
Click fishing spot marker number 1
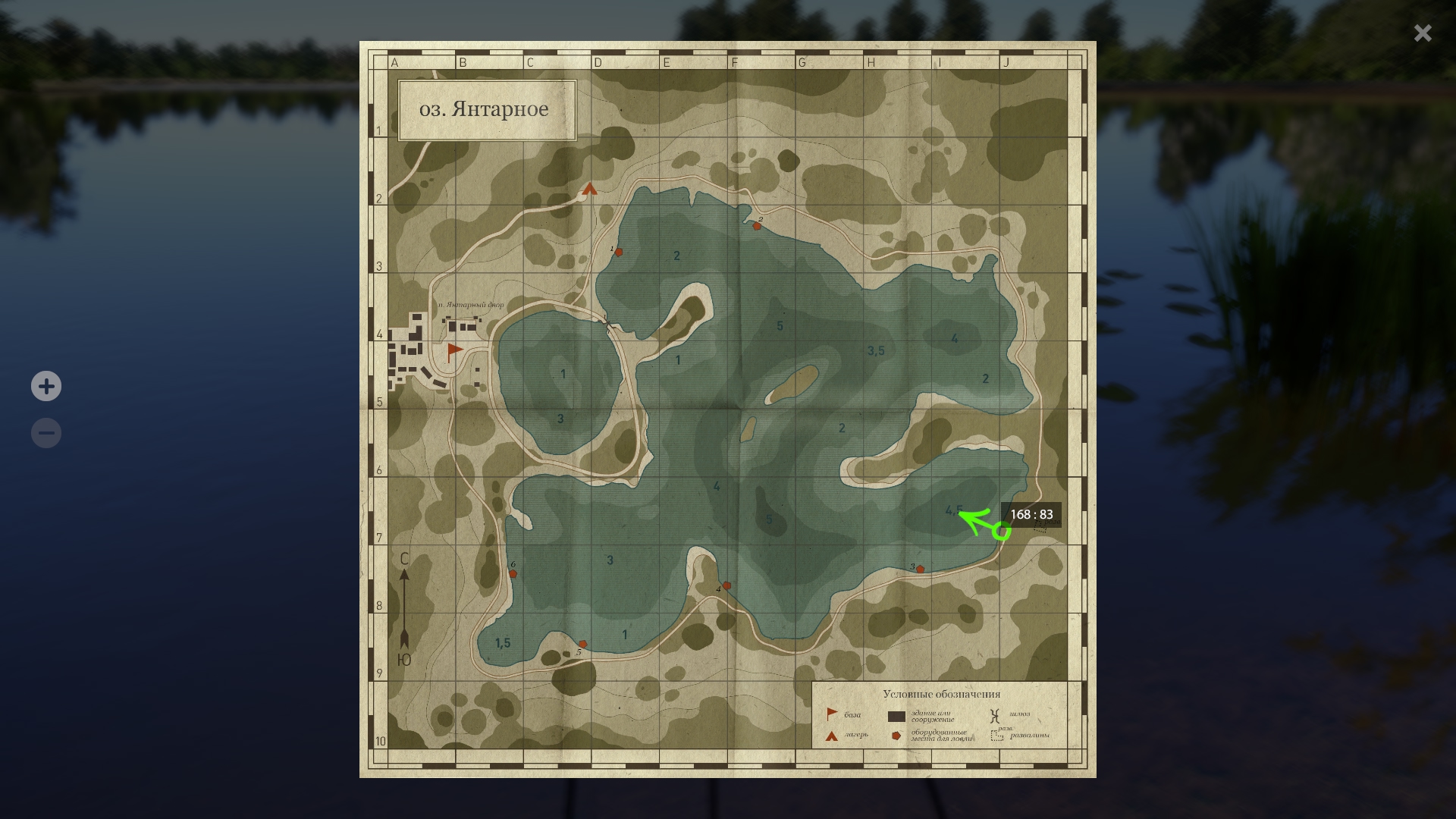pyautogui.click(x=619, y=252)
